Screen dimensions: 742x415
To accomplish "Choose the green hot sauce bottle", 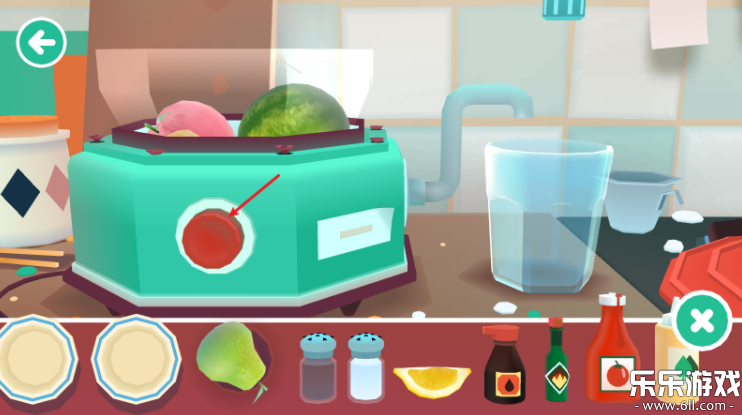I will (556, 362).
